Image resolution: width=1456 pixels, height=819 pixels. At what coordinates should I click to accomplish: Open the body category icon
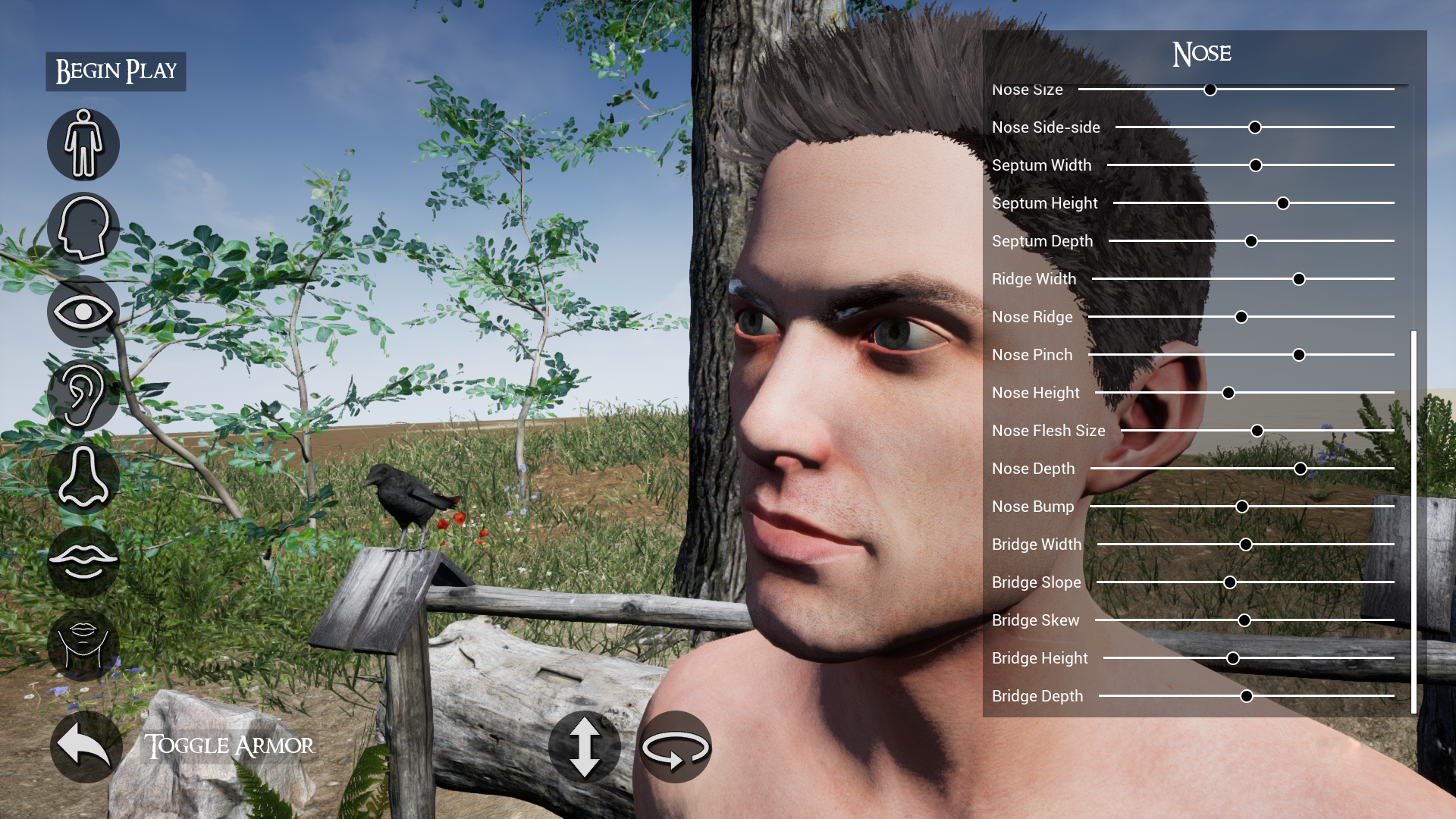[83, 145]
